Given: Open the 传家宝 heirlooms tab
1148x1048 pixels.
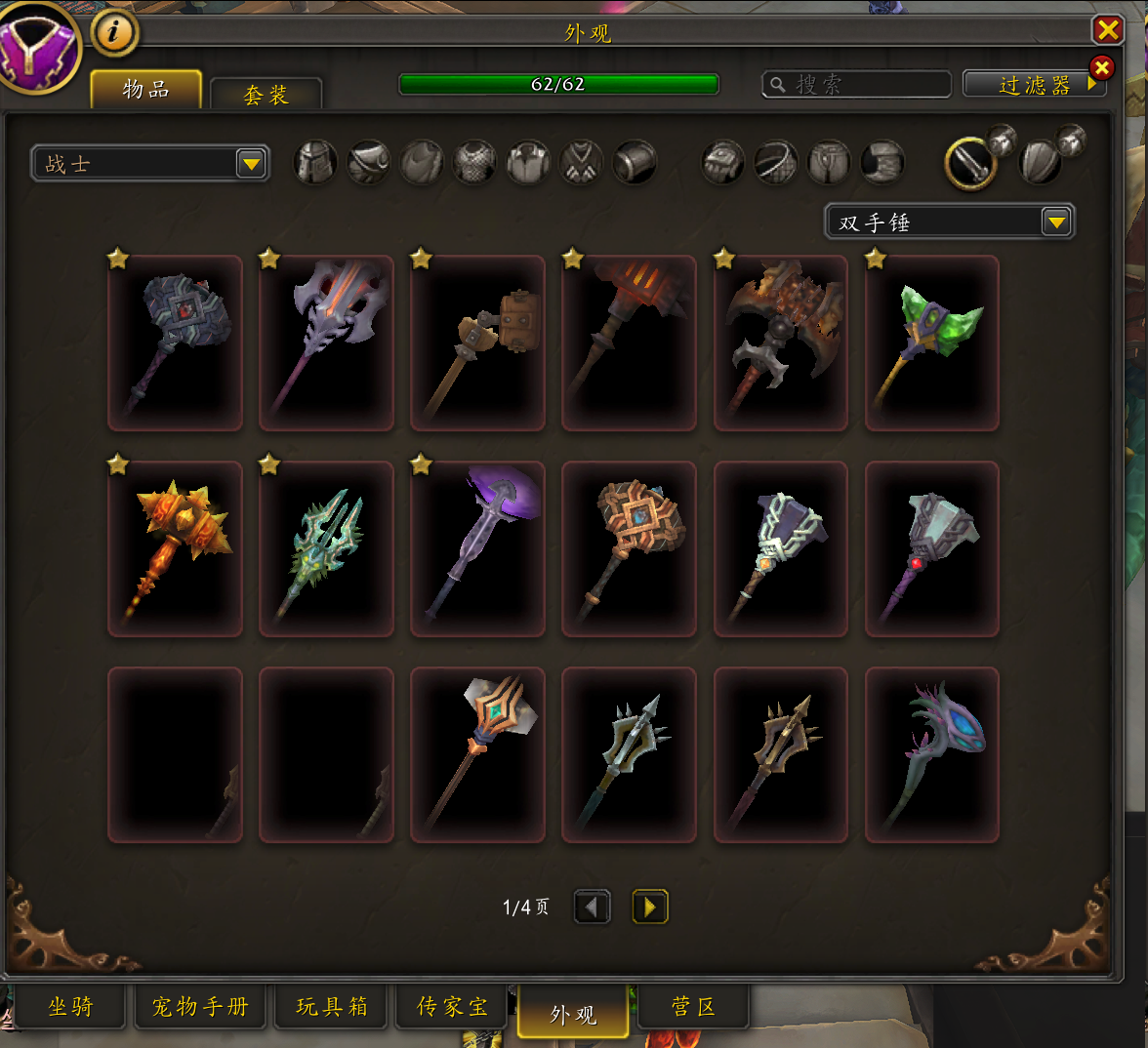Looking at the screenshot, I should (452, 1007).
